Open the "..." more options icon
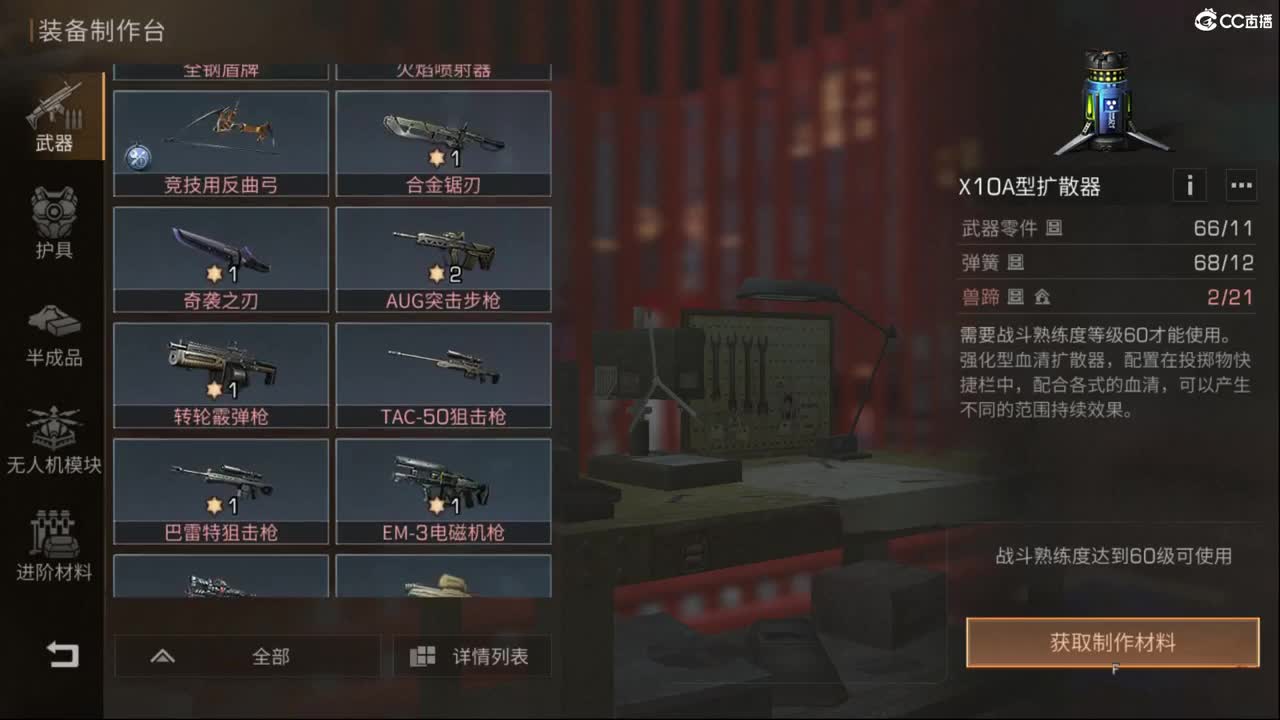This screenshot has width=1280, height=720. click(x=1241, y=185)
